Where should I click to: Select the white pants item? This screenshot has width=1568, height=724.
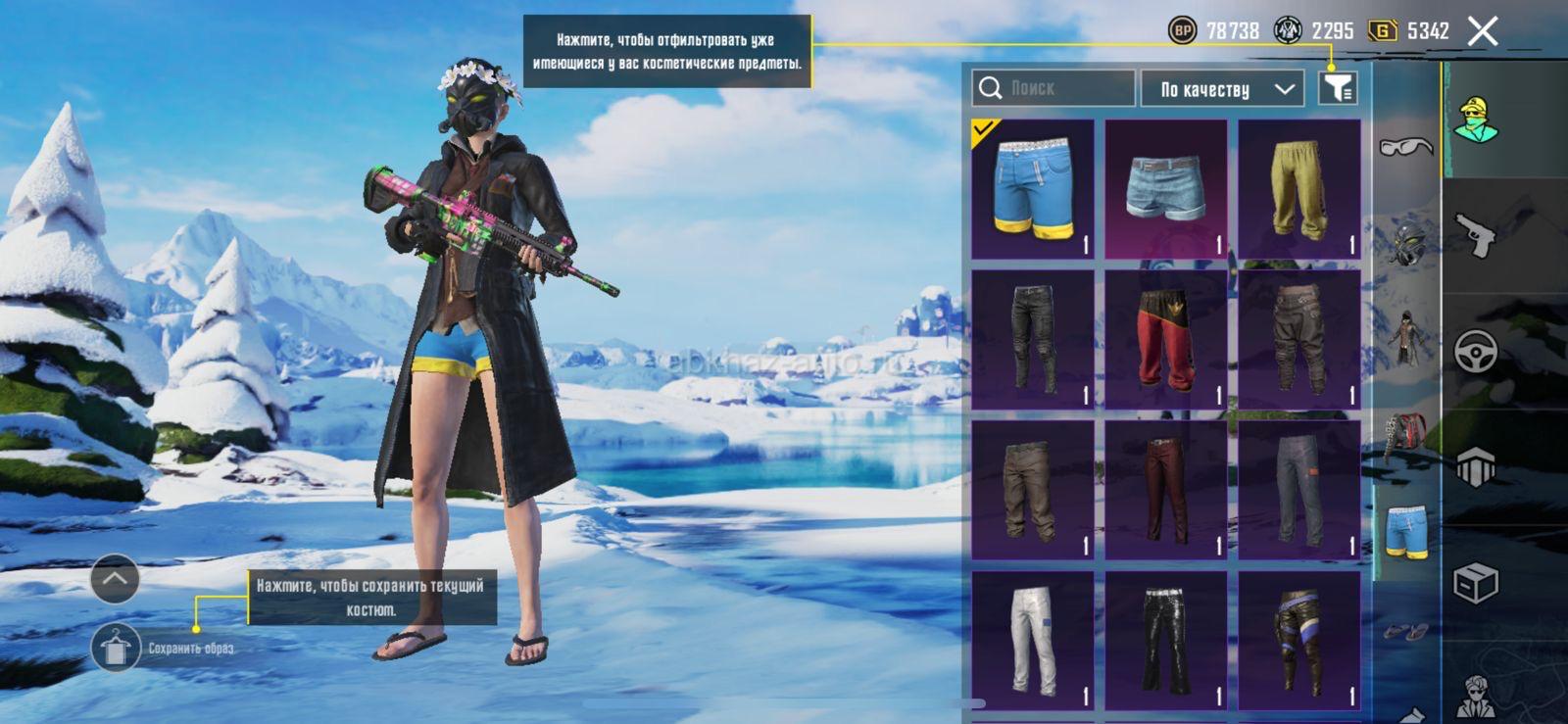(x=1032, y=641)
